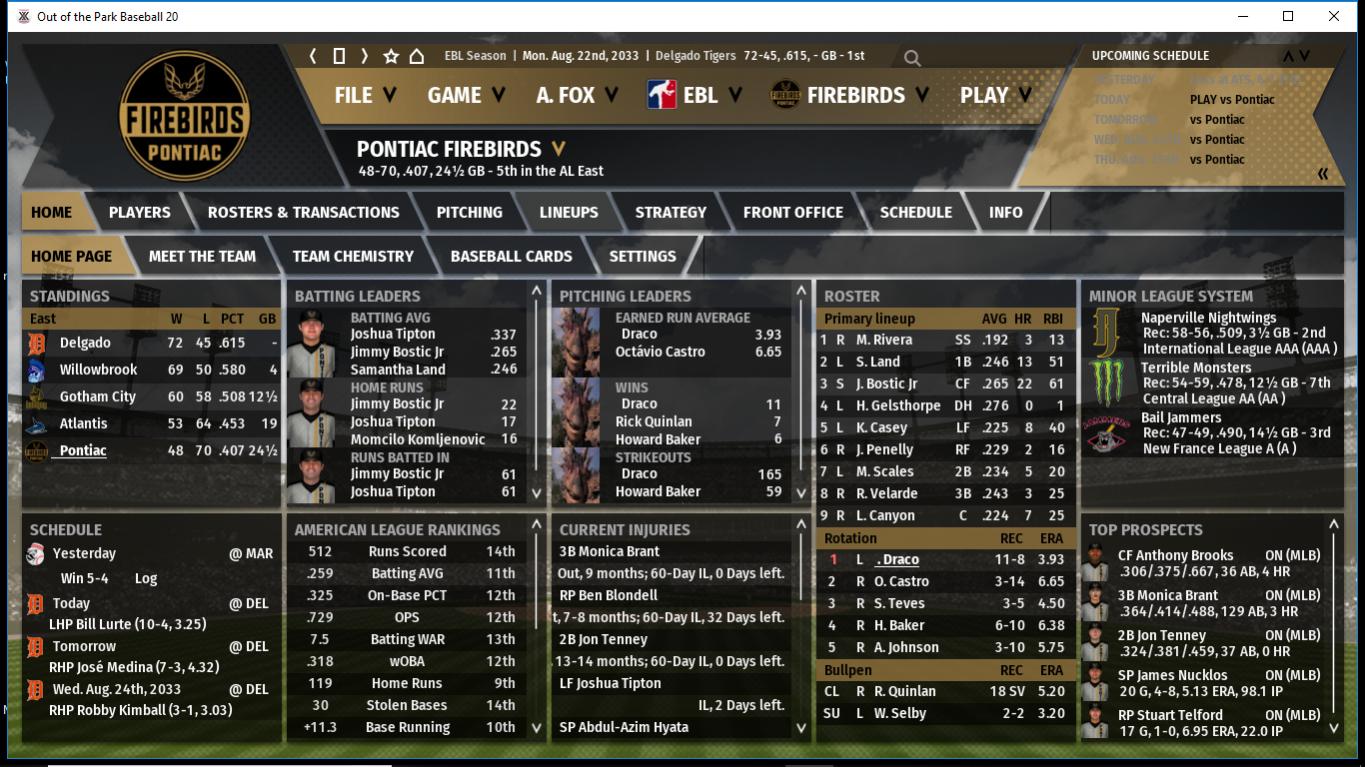Open the GAME dropdown menu
This screenshot has width=1365, height=767.
click(466, 95)
